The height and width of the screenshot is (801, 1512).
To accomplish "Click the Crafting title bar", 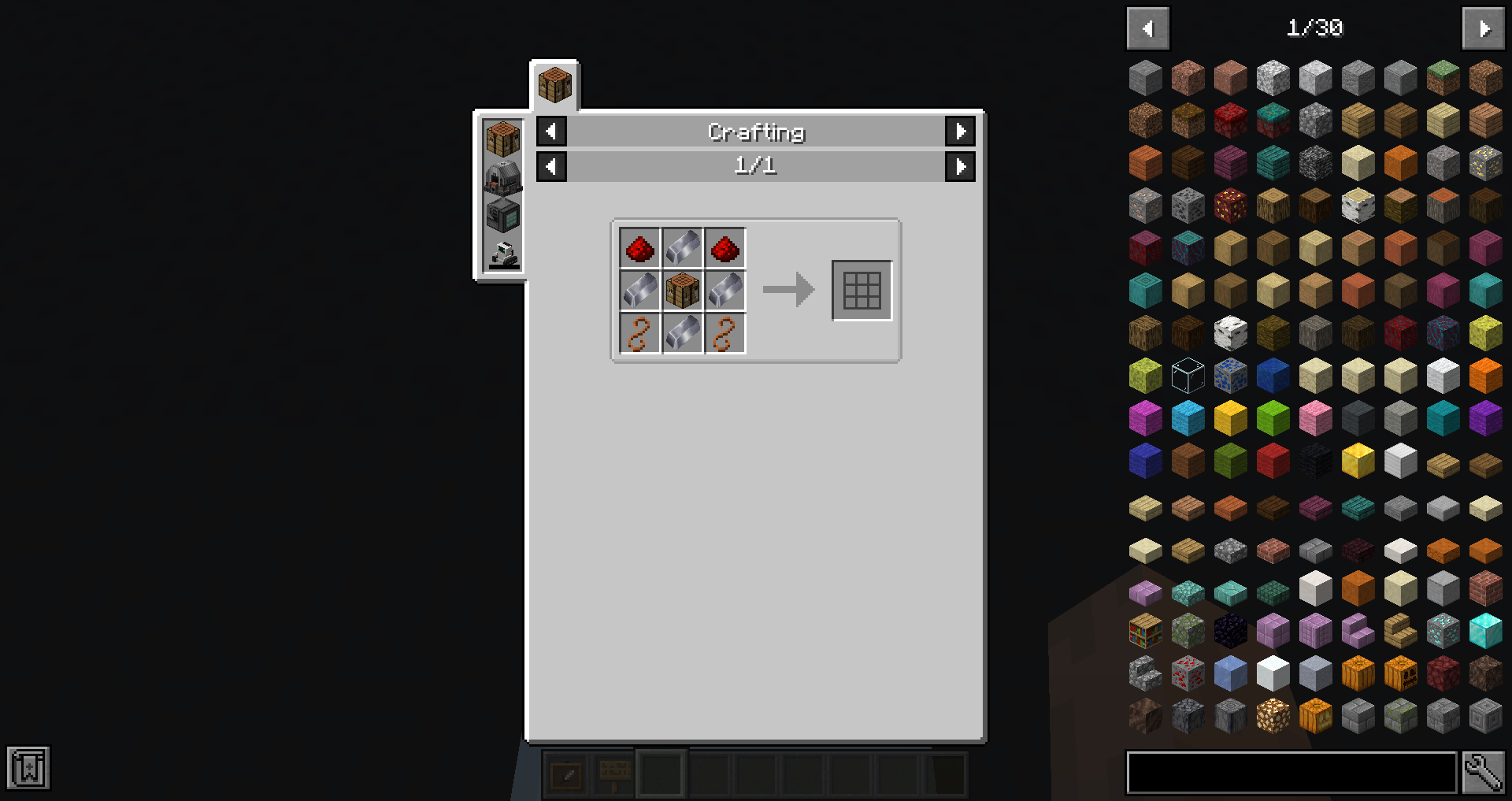I will [x=755, y=132].
